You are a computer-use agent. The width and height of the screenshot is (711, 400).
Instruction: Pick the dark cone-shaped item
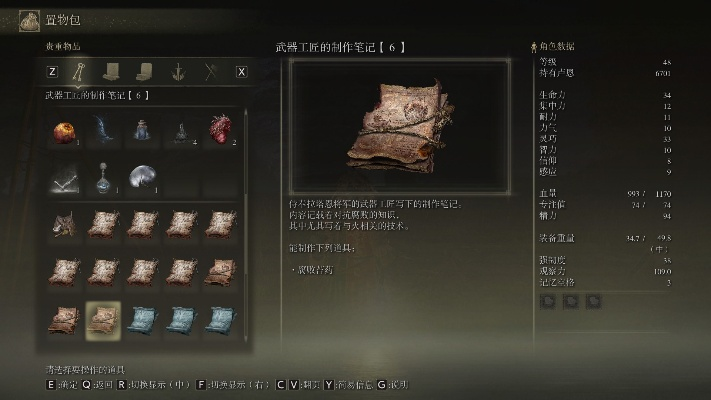(x=181, y=131)
